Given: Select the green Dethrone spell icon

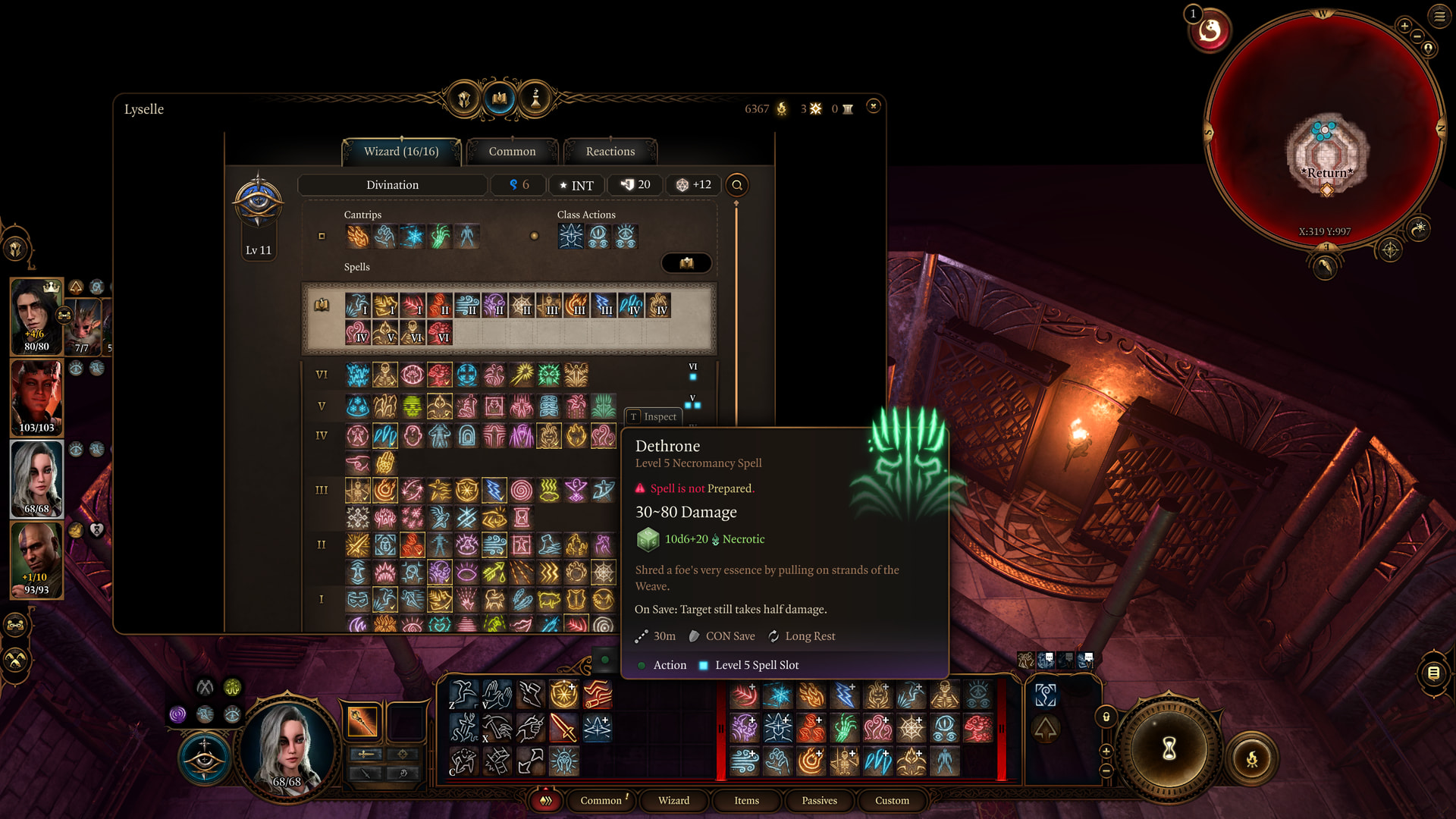Looking at the screenshot, I should click(604, 407).
